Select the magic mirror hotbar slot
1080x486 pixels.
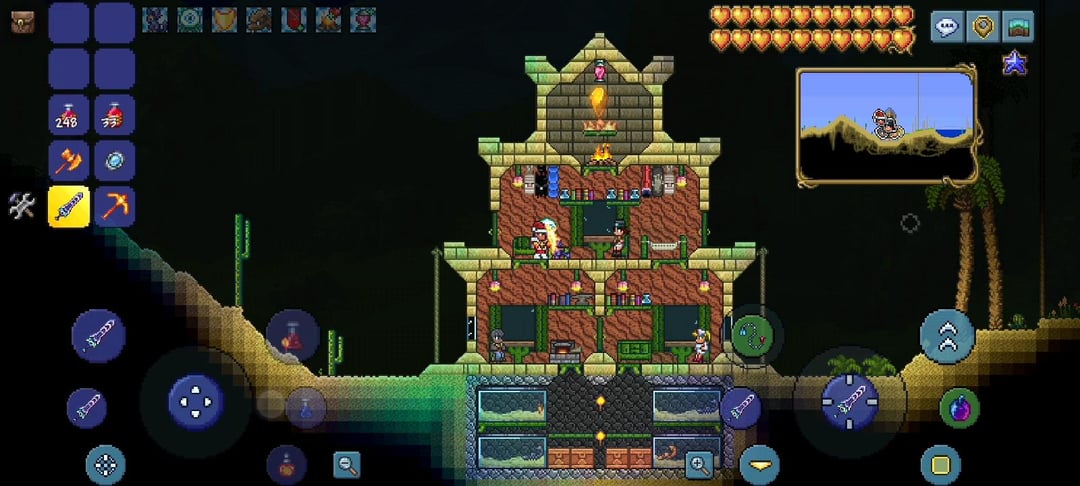[114, 160]
